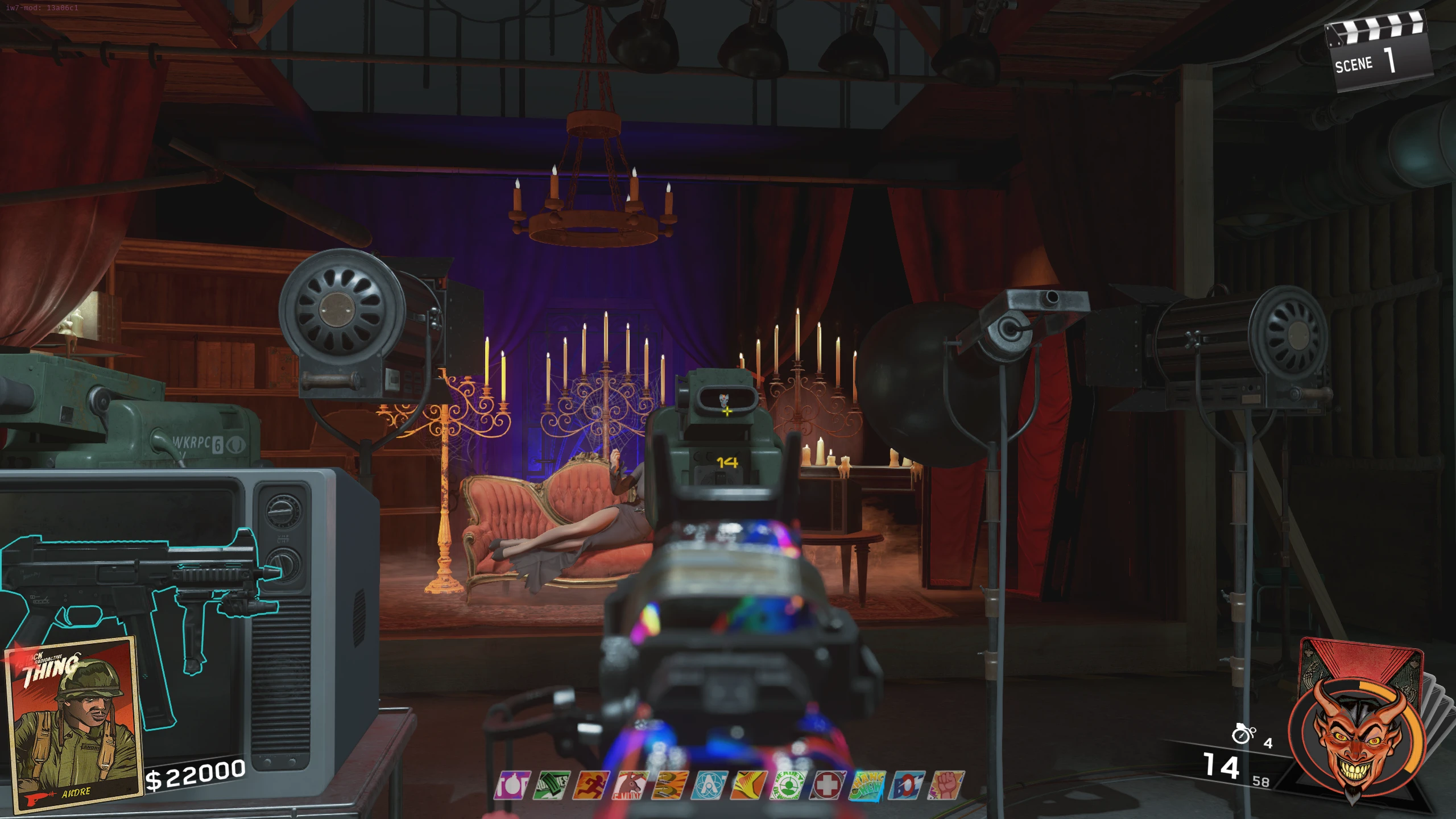The height and width of the screenshot is (819, 1456).
Task: Select the orange and yellow slash perk icon
Action: pyautogui.click(x=748, y=785)
